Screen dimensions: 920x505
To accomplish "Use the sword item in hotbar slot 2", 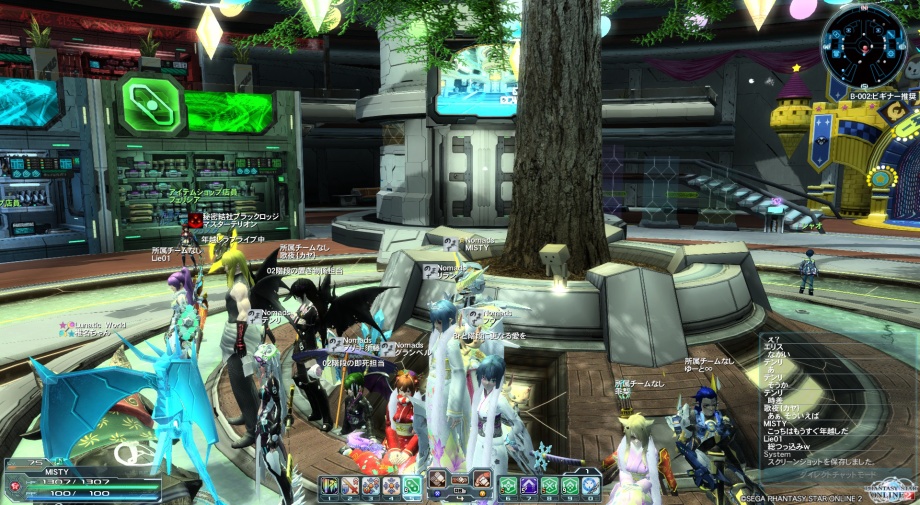I will (x=350, y=486).
